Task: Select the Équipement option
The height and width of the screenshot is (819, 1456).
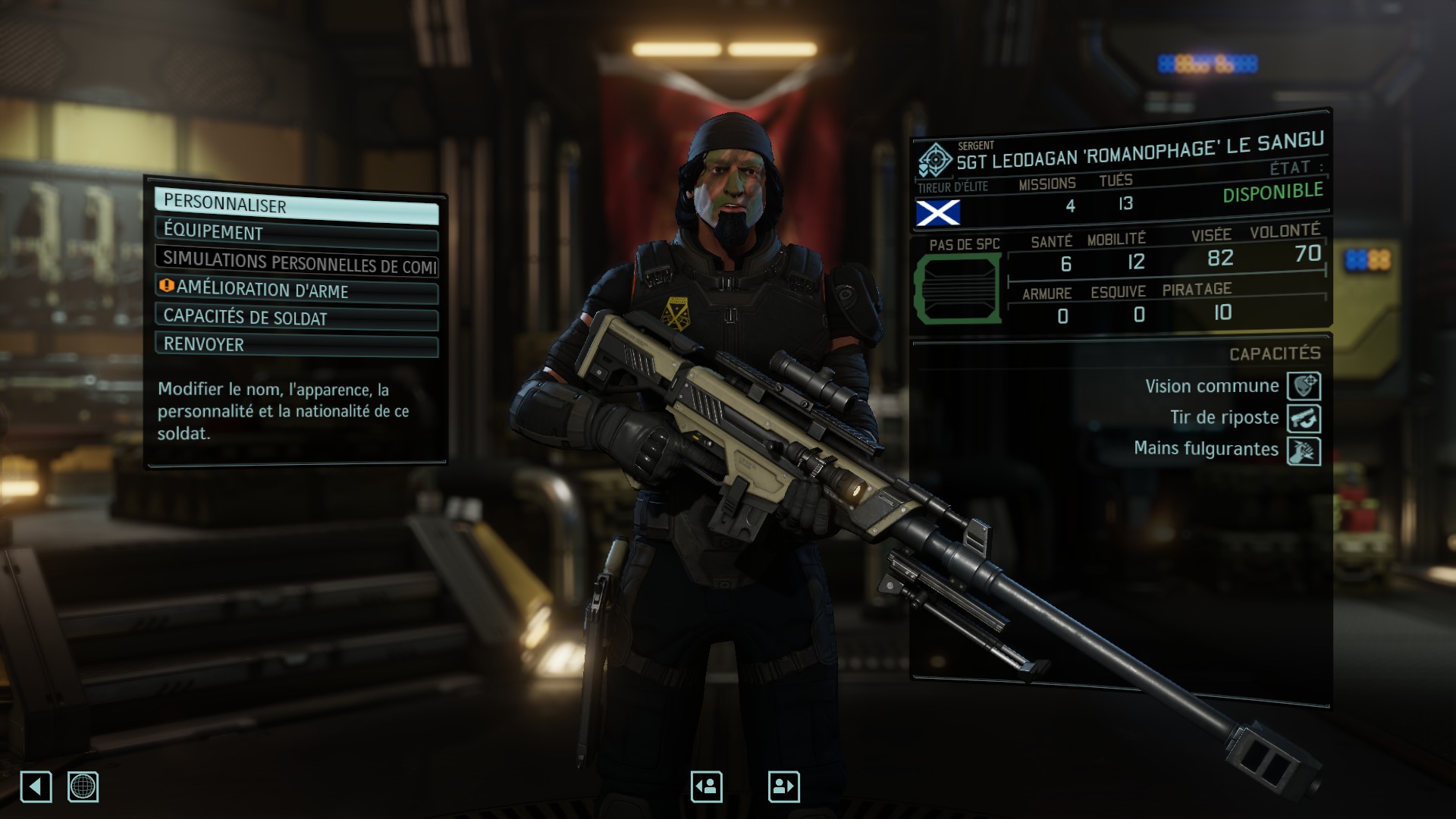Action: [x=296, y=234]
